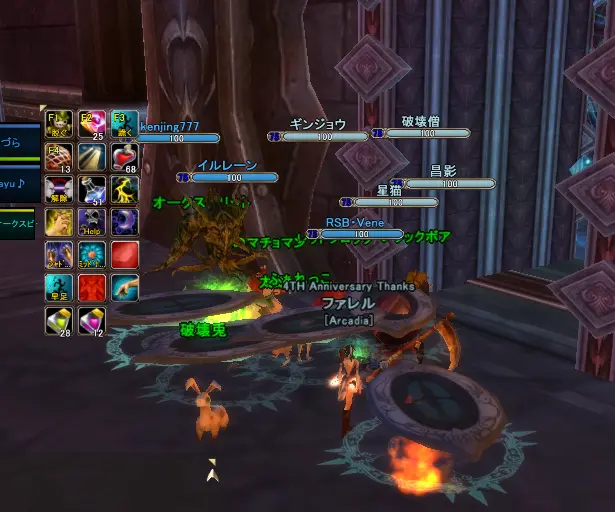The height and width of the screenshot is (512, 615).
Task: Activate the F1 skill labeled 脱ぐ
Action: click(x=58, y=124)
